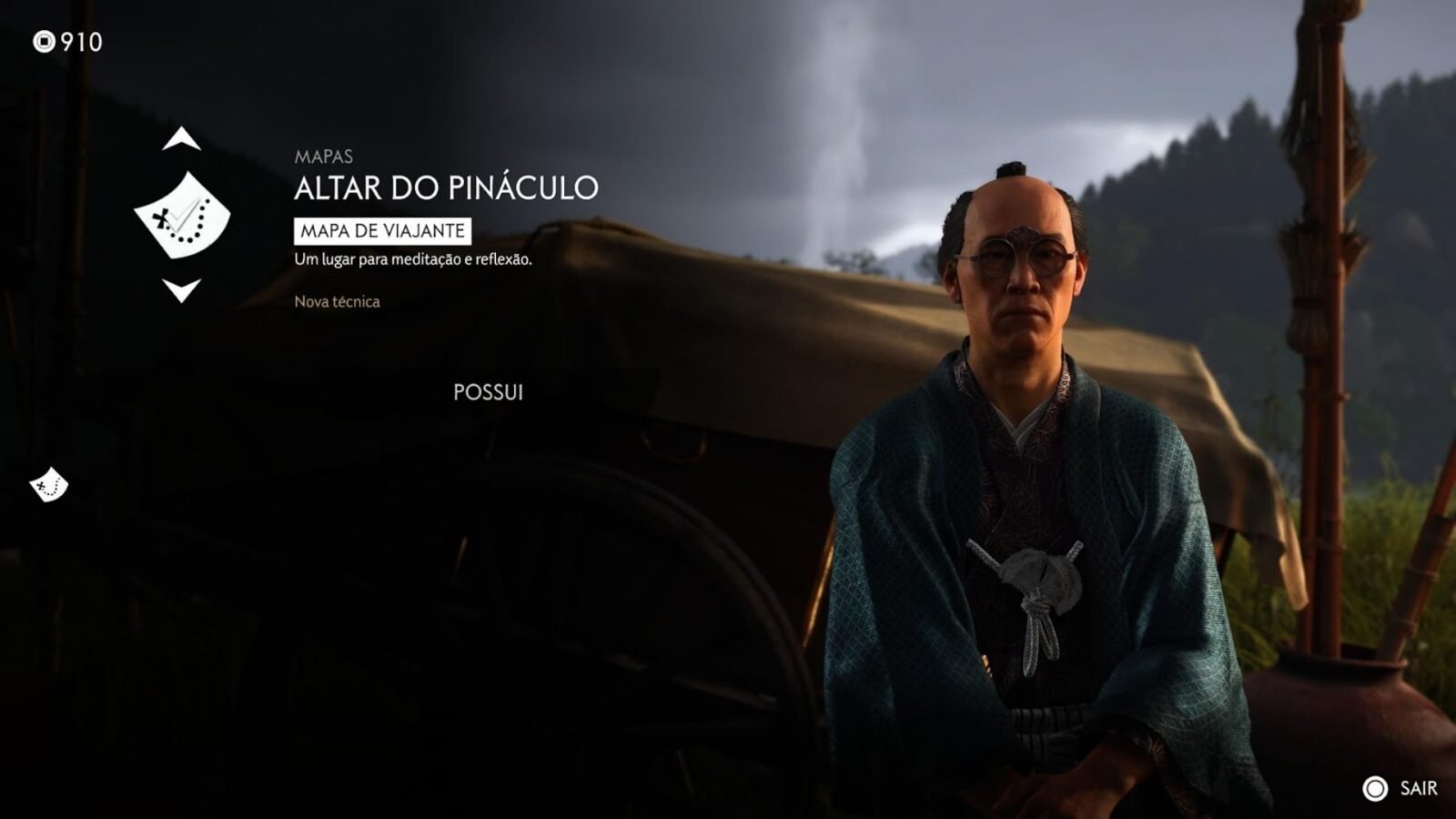
Task: Select the Altar do Pináculo map icon
Action: pos(182,216)
